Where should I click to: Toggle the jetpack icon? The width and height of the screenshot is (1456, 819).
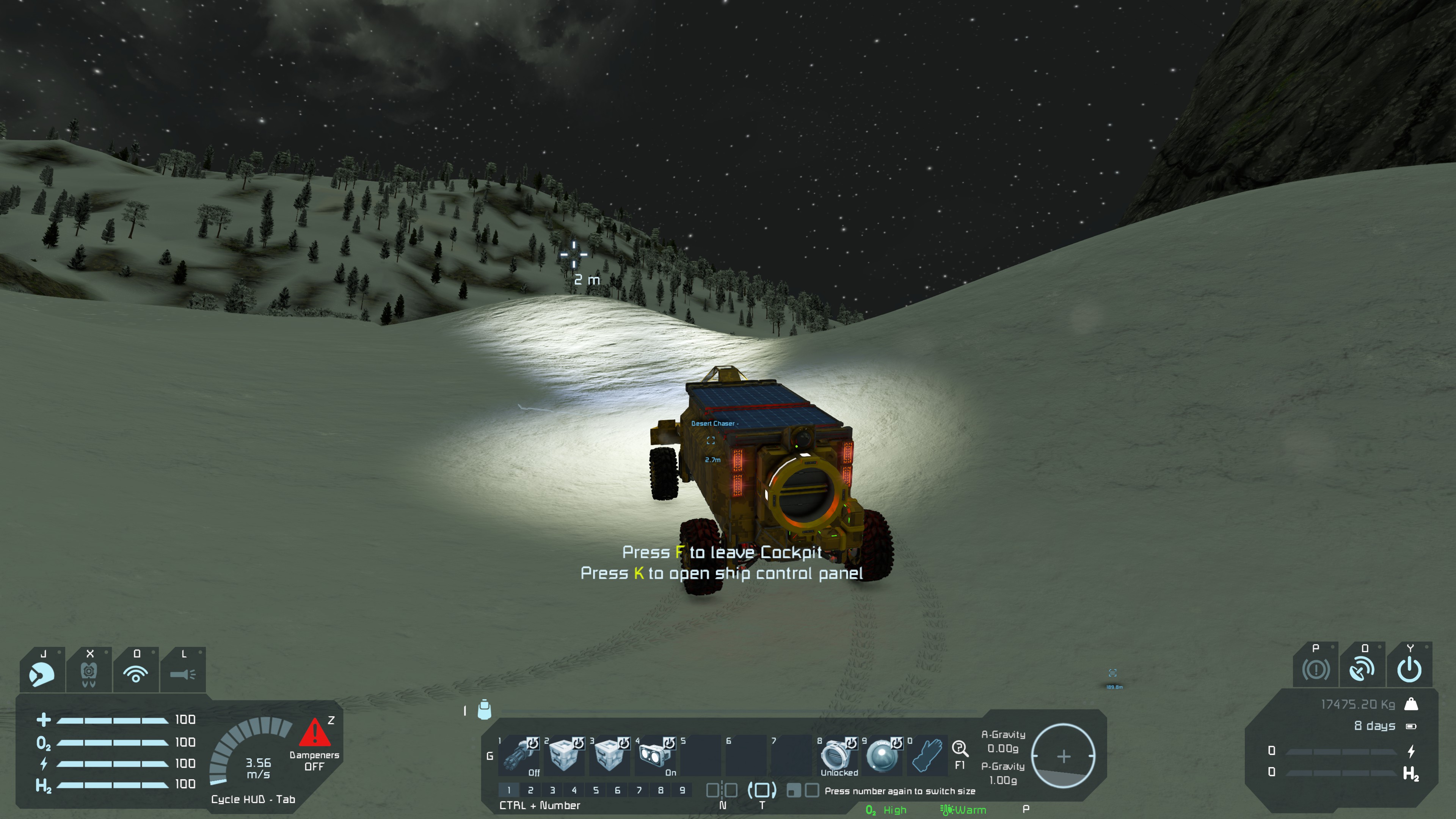tap(89, 673)
